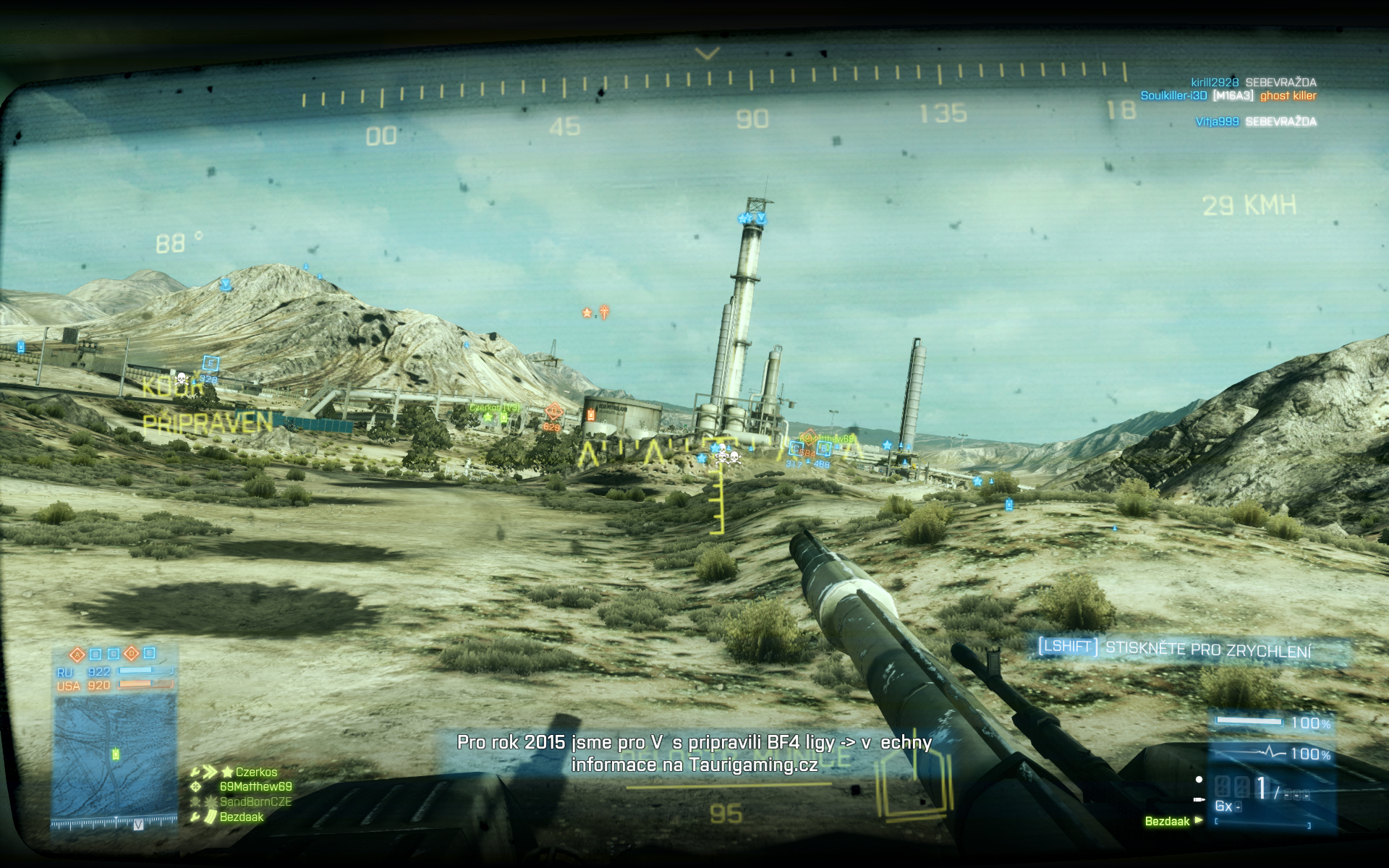
Task: Click the Vitja999 kill feed entry
Action: point(1255,122)
